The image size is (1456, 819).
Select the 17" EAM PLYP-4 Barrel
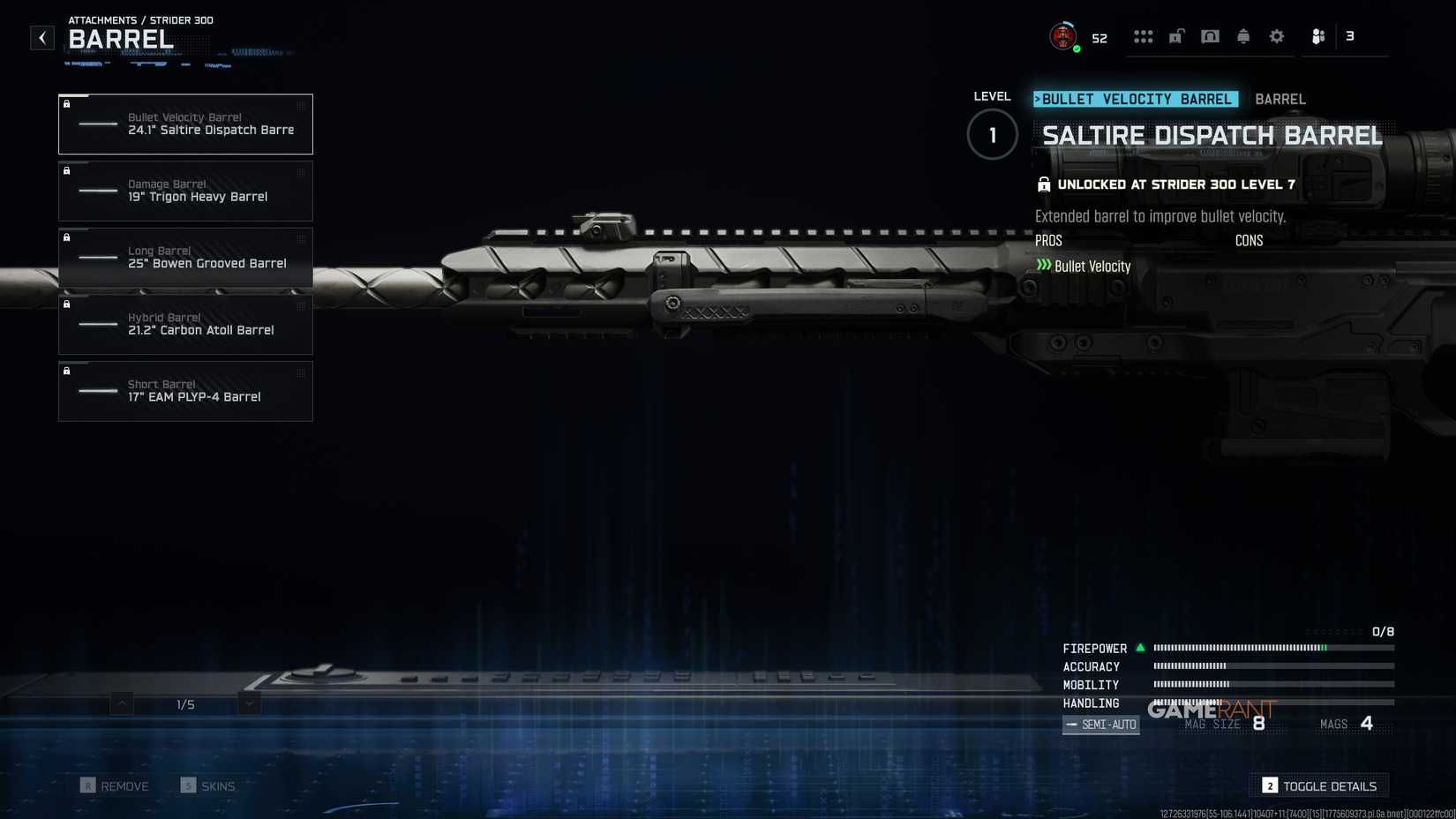[x=185, y=391]
